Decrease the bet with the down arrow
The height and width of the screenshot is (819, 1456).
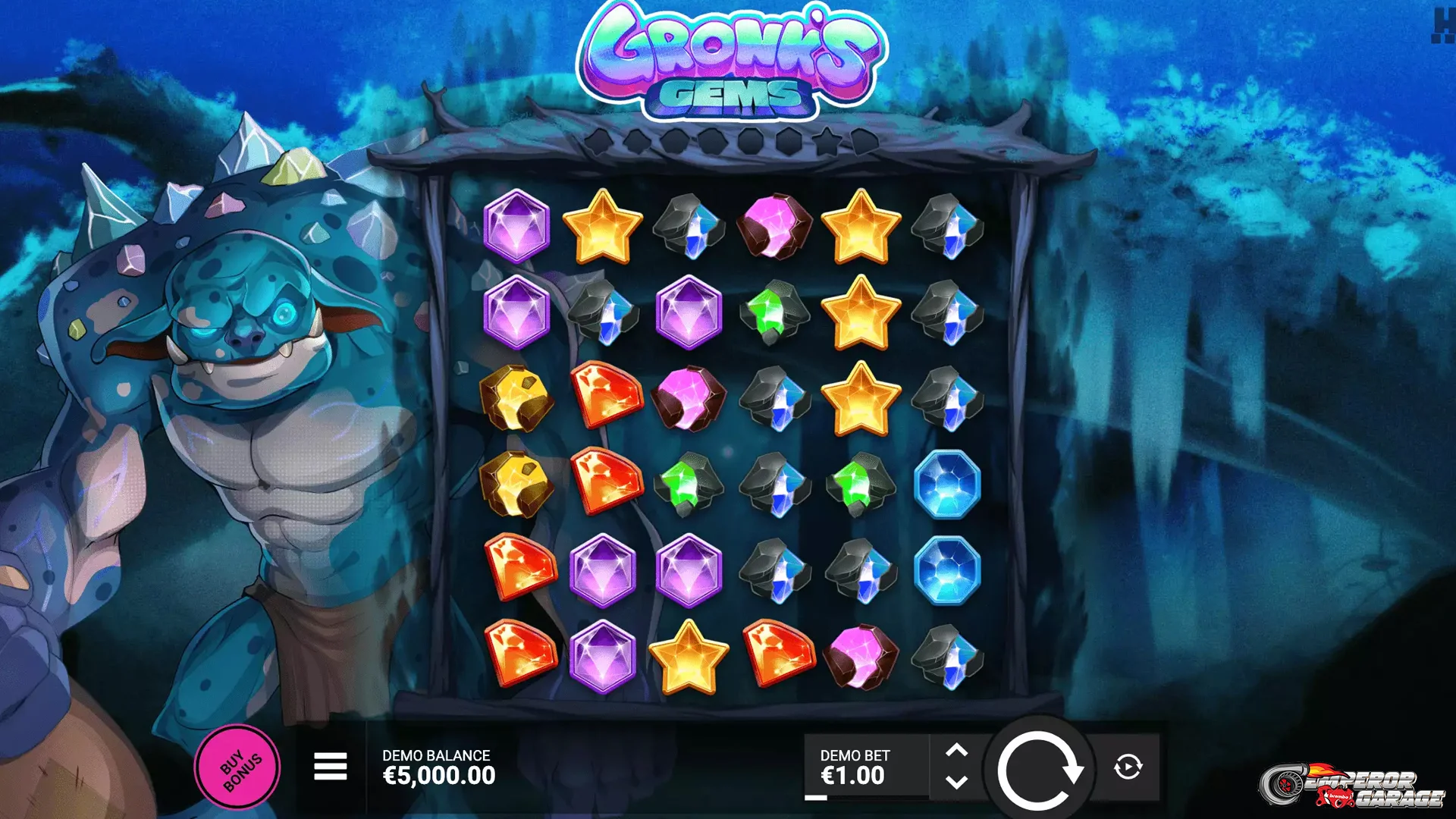pos(958,783)
